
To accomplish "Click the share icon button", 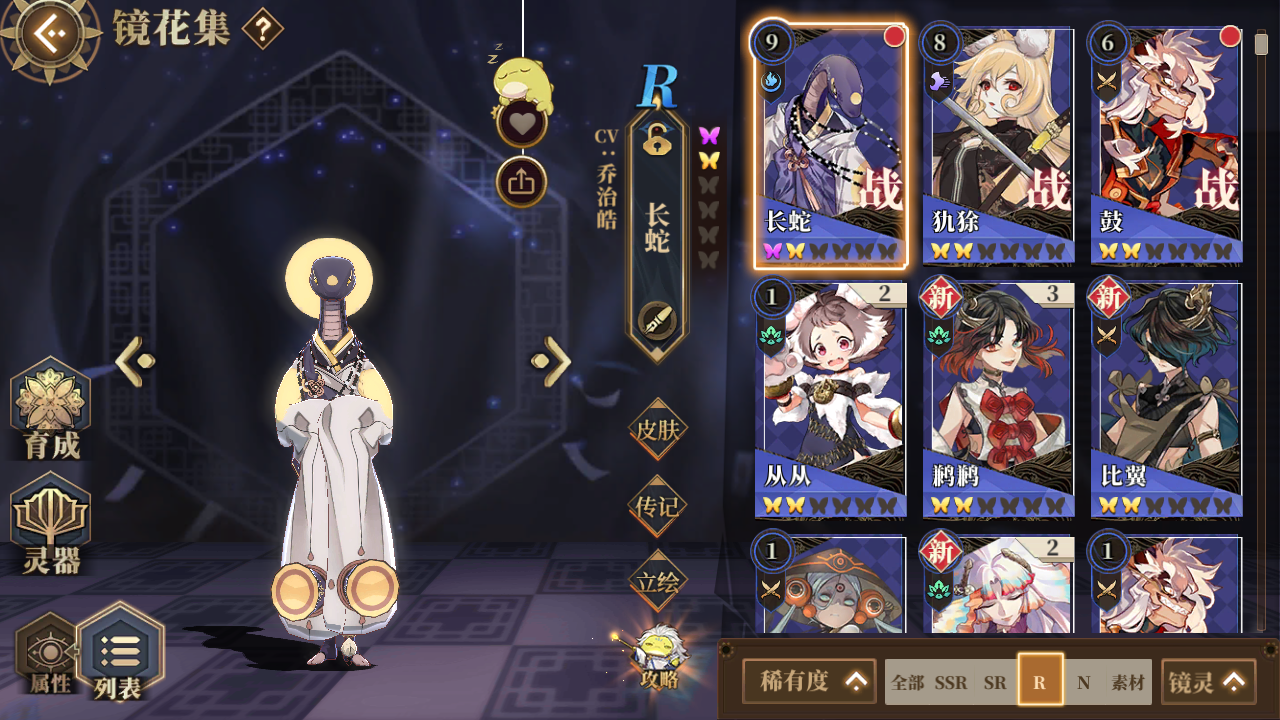I will point(521,182).
